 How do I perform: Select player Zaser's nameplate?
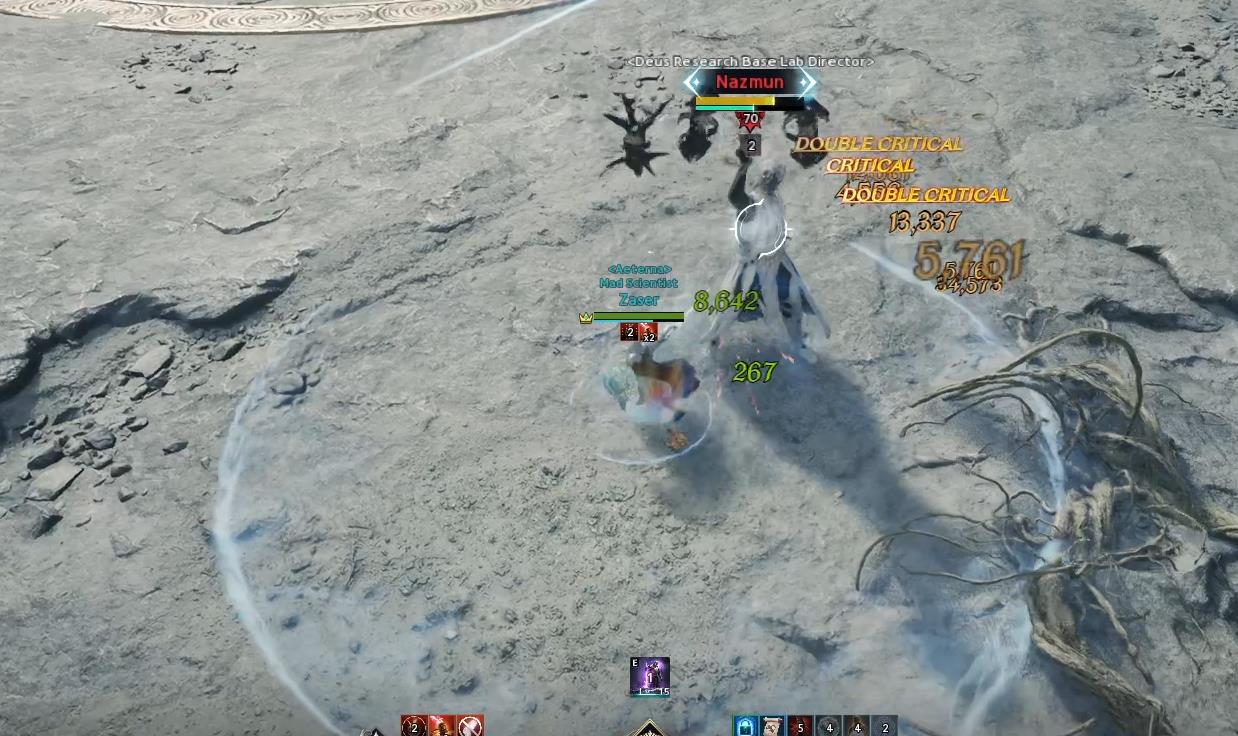coord(638,300)
